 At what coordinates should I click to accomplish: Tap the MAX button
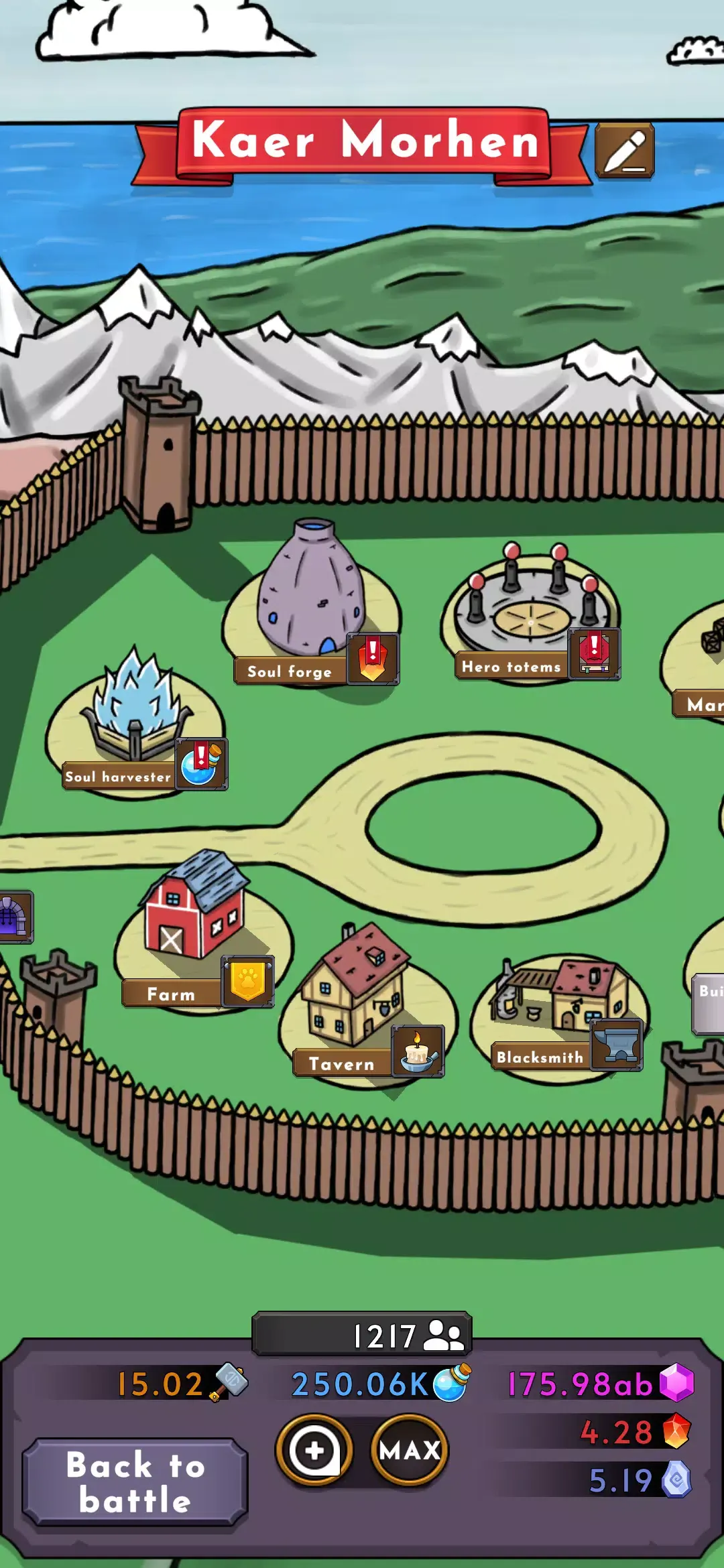pos(409,1450)
